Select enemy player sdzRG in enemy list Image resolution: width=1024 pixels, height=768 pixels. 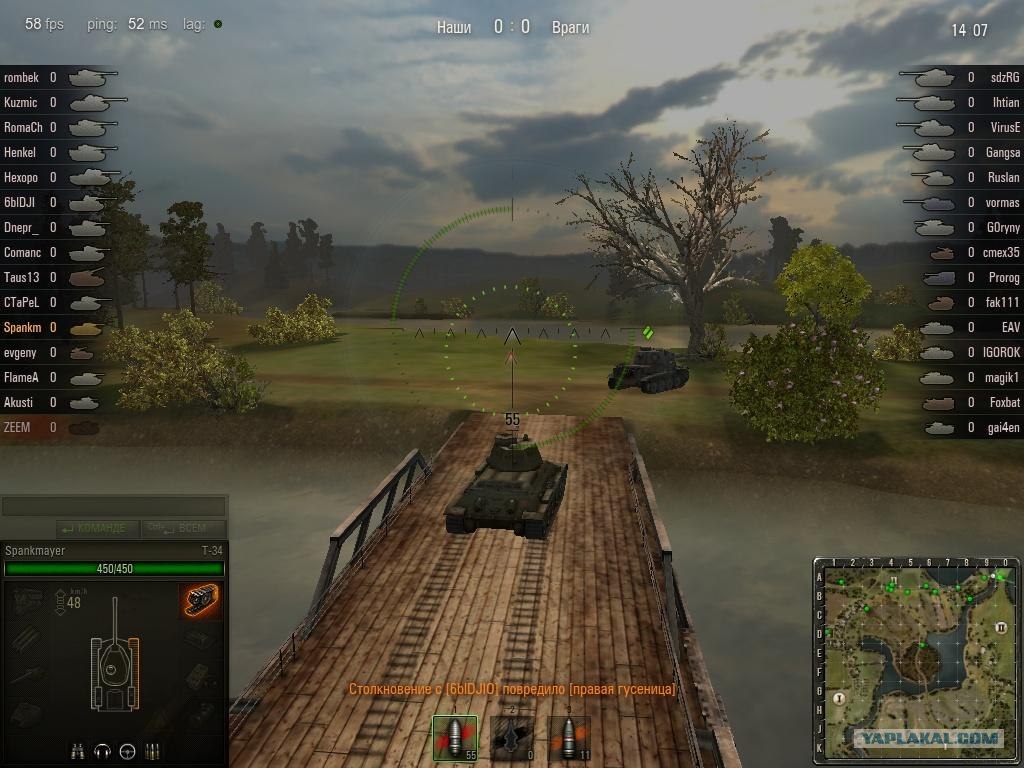coord(1005,77)
